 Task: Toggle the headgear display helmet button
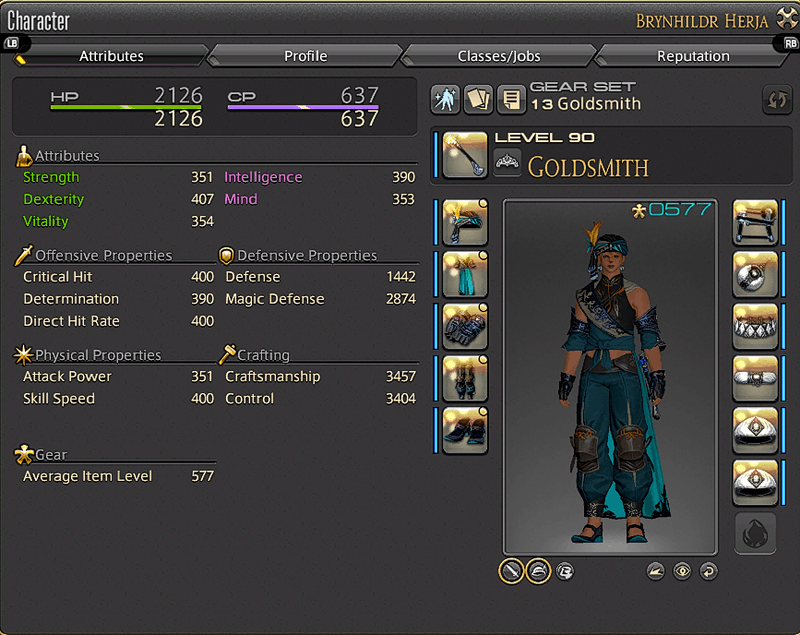(x=538, y=571)
